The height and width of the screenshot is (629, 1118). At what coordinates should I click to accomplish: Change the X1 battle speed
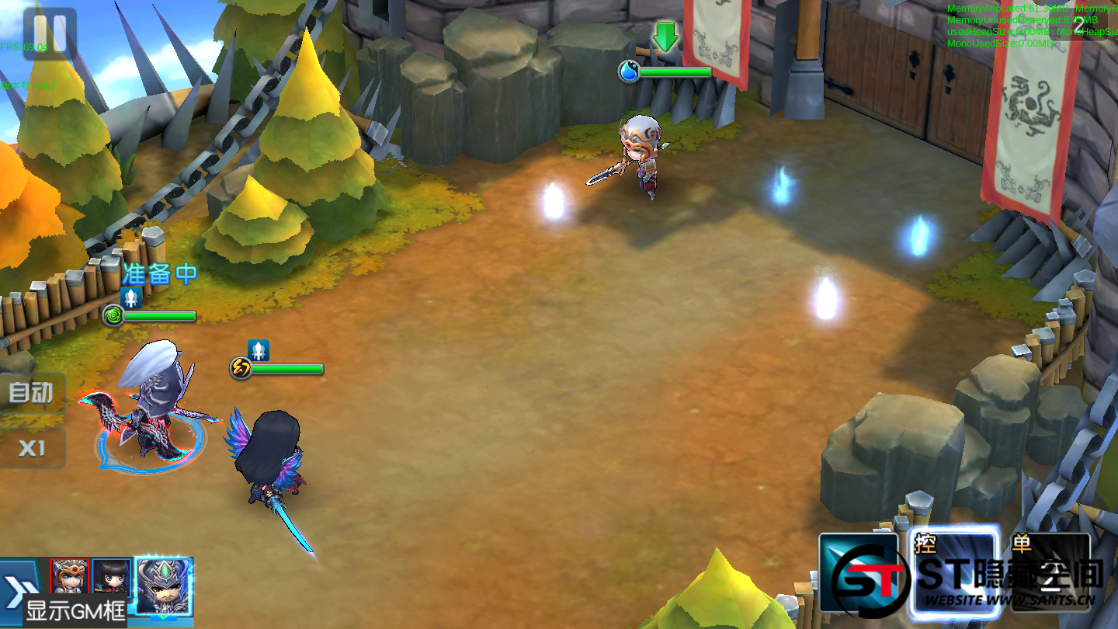coord(32,448)
